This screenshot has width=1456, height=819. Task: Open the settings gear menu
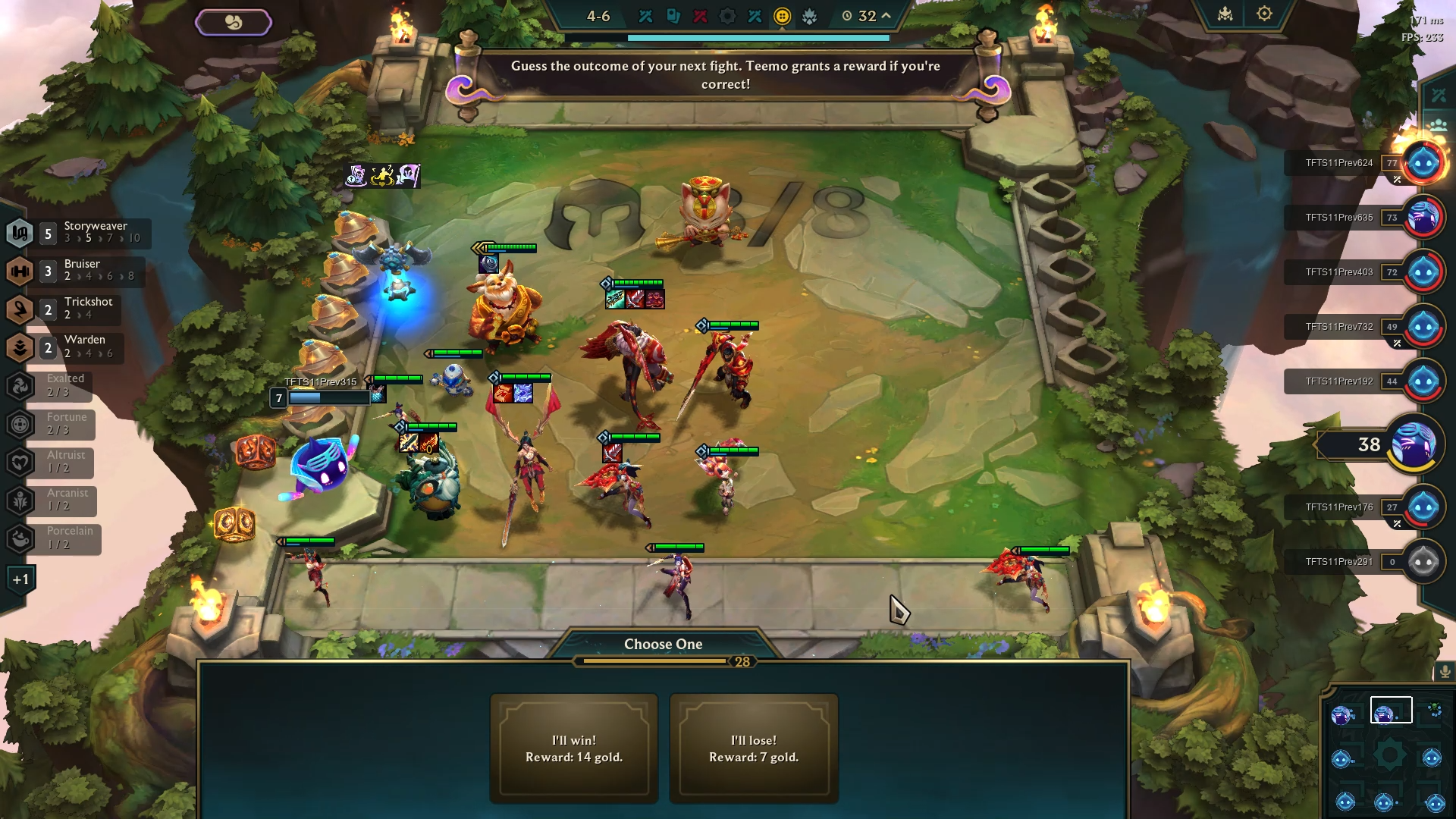pyautogui.click(x=1263, y=14)
